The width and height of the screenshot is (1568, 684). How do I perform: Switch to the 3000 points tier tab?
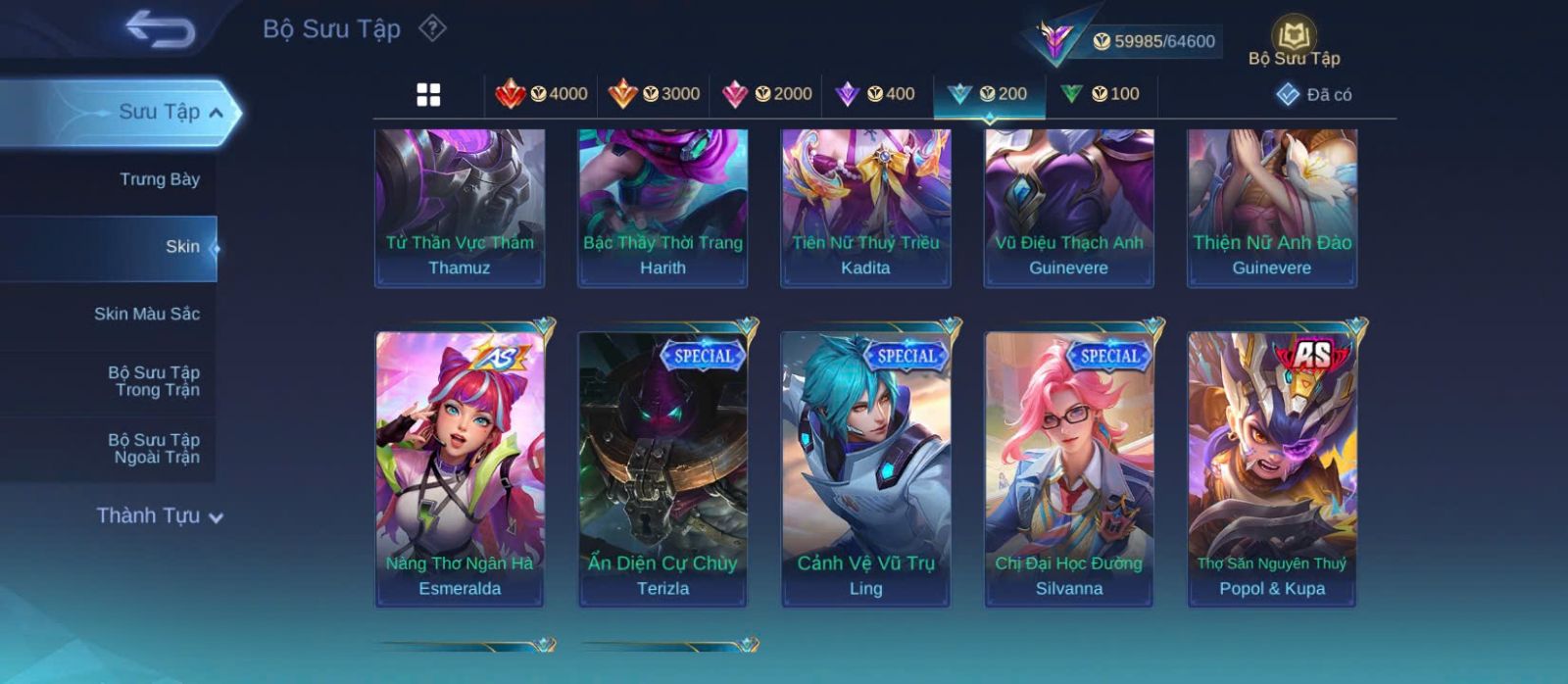[x=654, y=94]
